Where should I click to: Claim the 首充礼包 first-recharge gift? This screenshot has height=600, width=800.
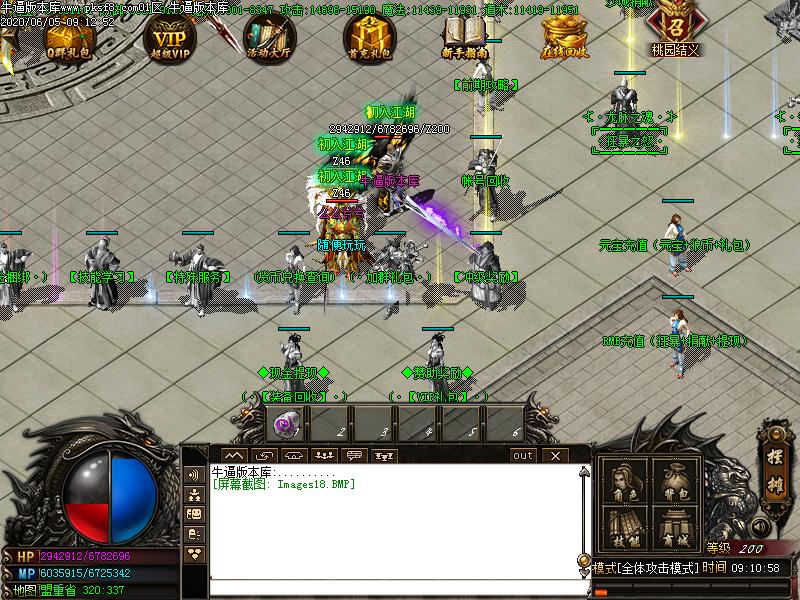pyautogui.click(x=369, y=37)
